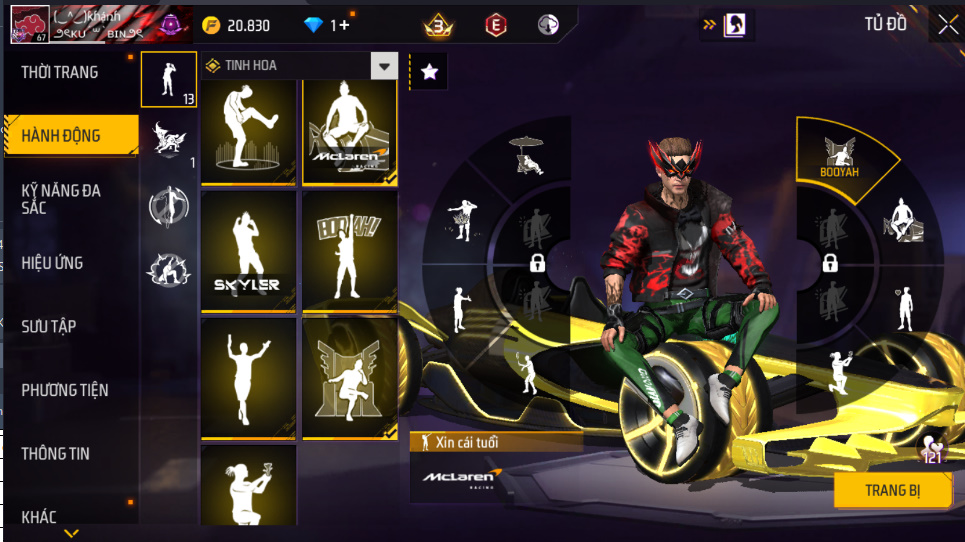
Task: Select the McLaren emote thumbnail
Action: click(350, 132)
